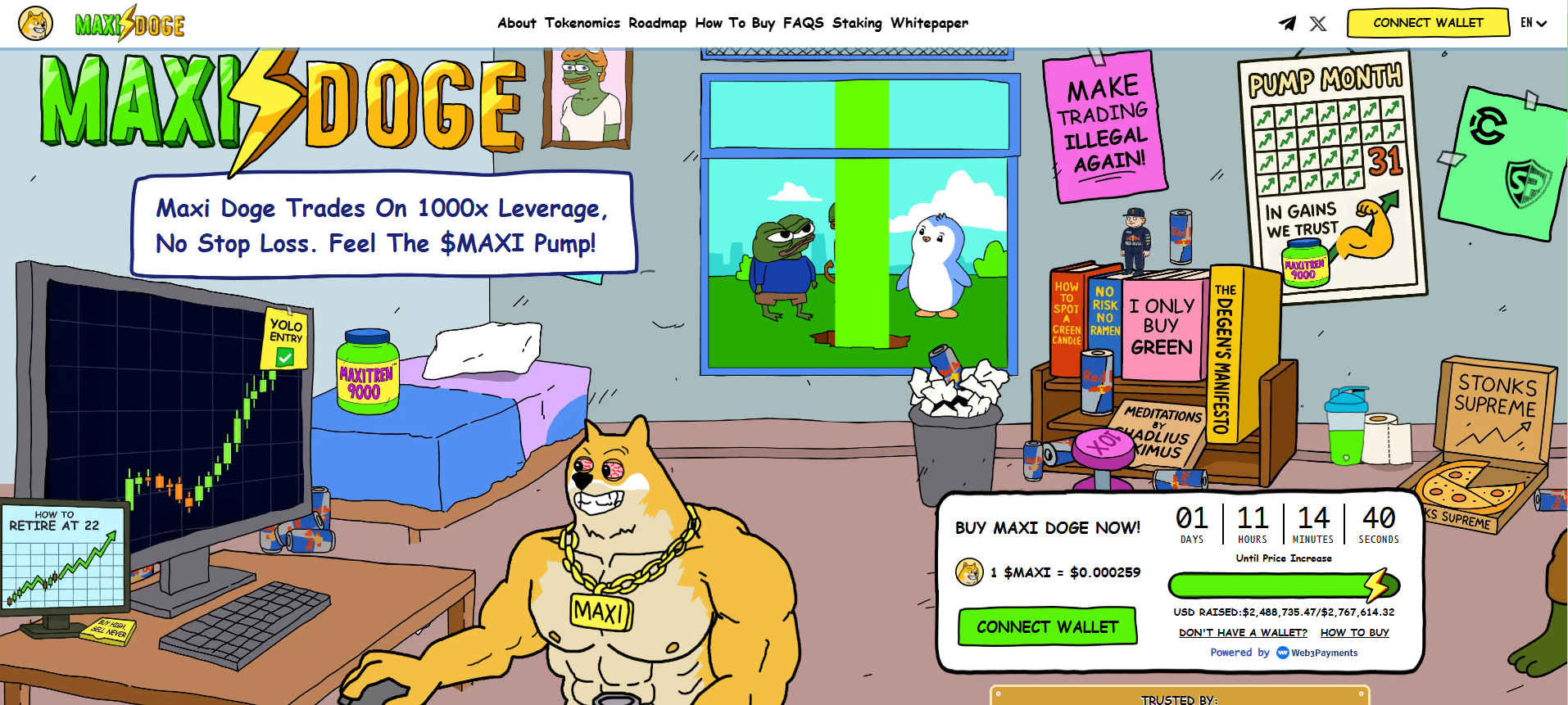Open the DON'T HAVE A WALLET? link

coord(1244,632)
